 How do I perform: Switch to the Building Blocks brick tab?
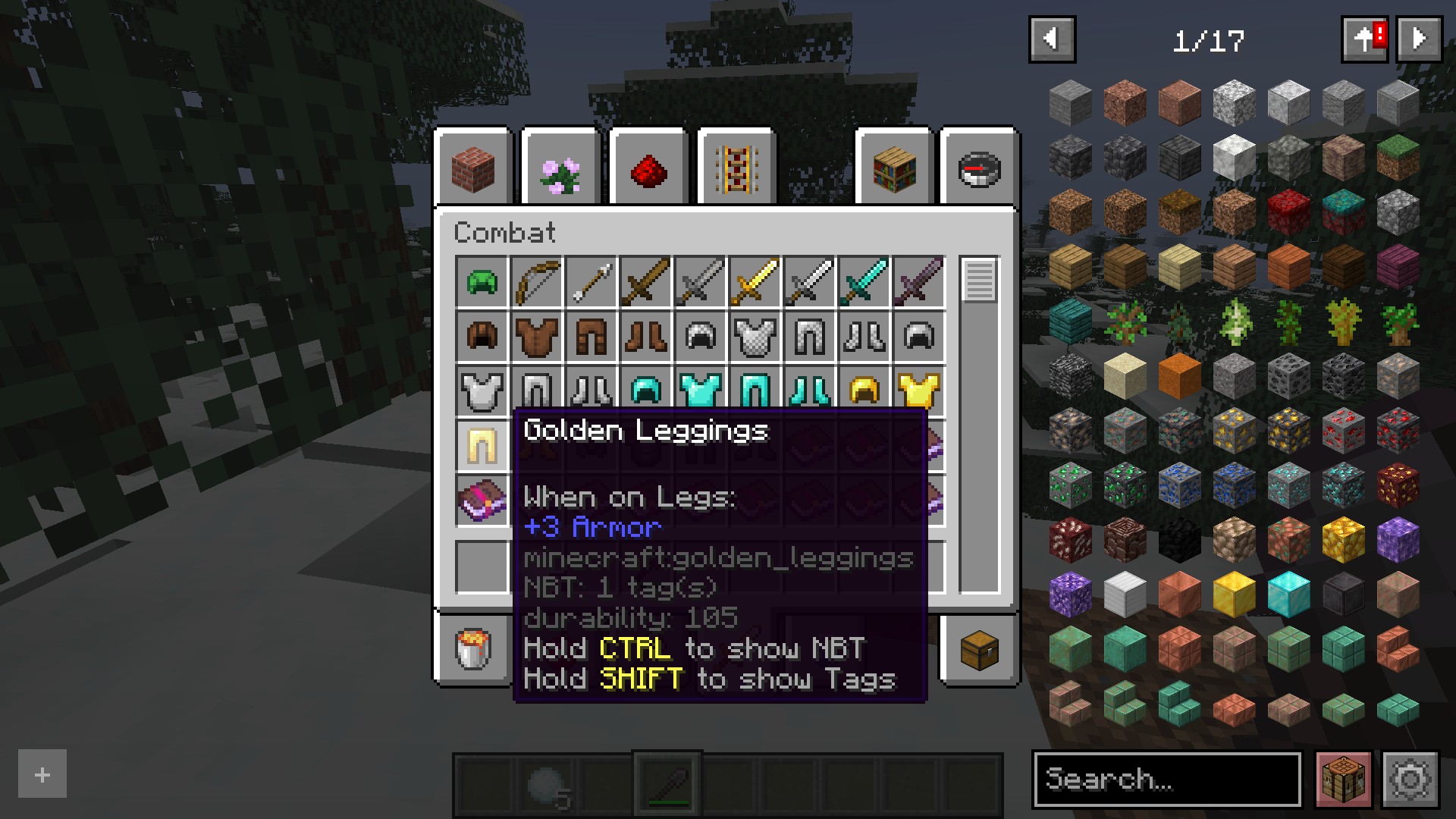point(474,168)
